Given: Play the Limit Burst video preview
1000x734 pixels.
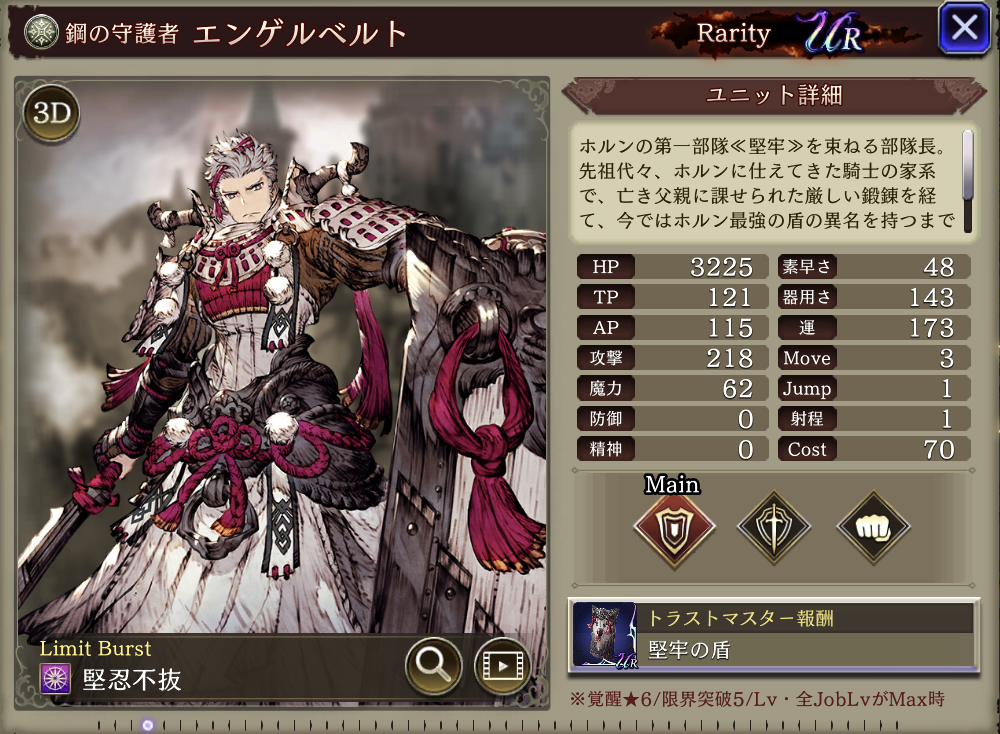Looking at the screenshot, I should pyautogui.click(x=501, y=665).
